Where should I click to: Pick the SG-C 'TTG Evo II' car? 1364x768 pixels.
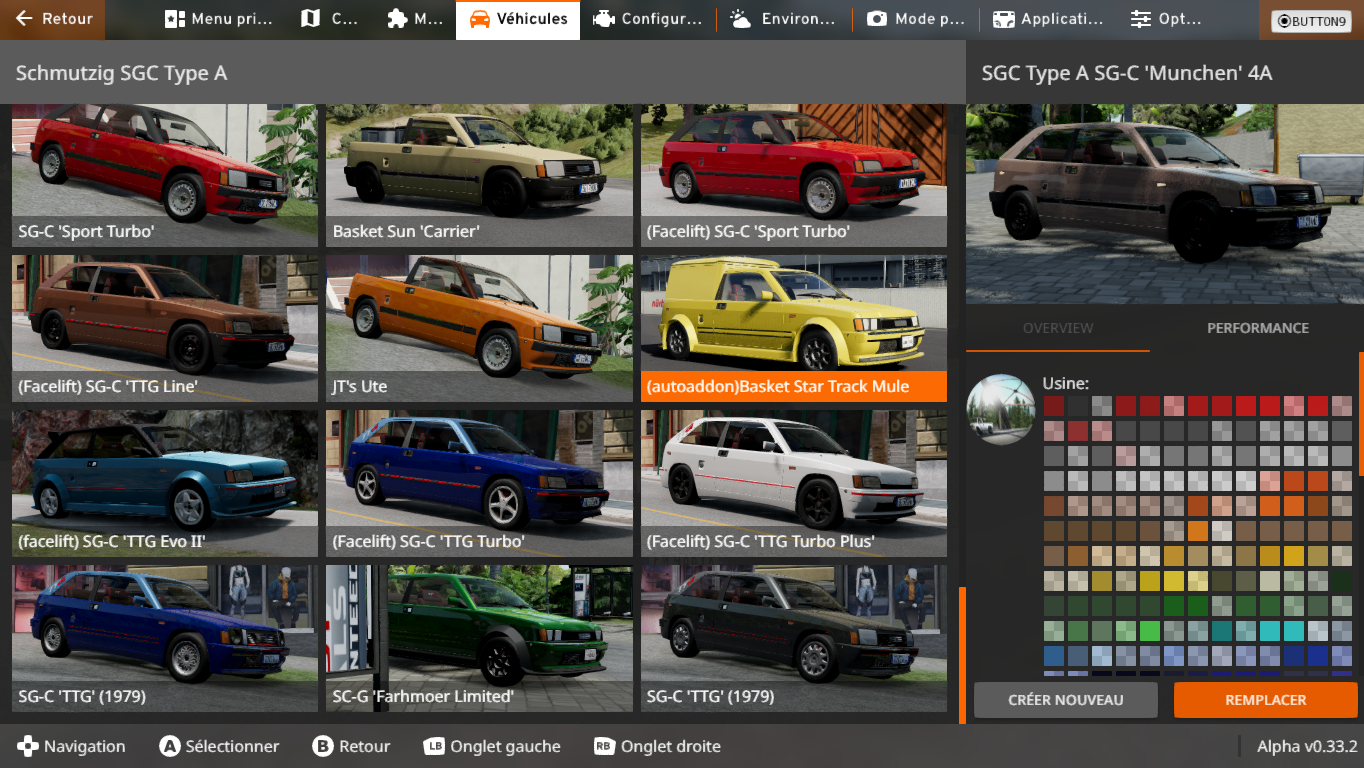pos(165,483)
